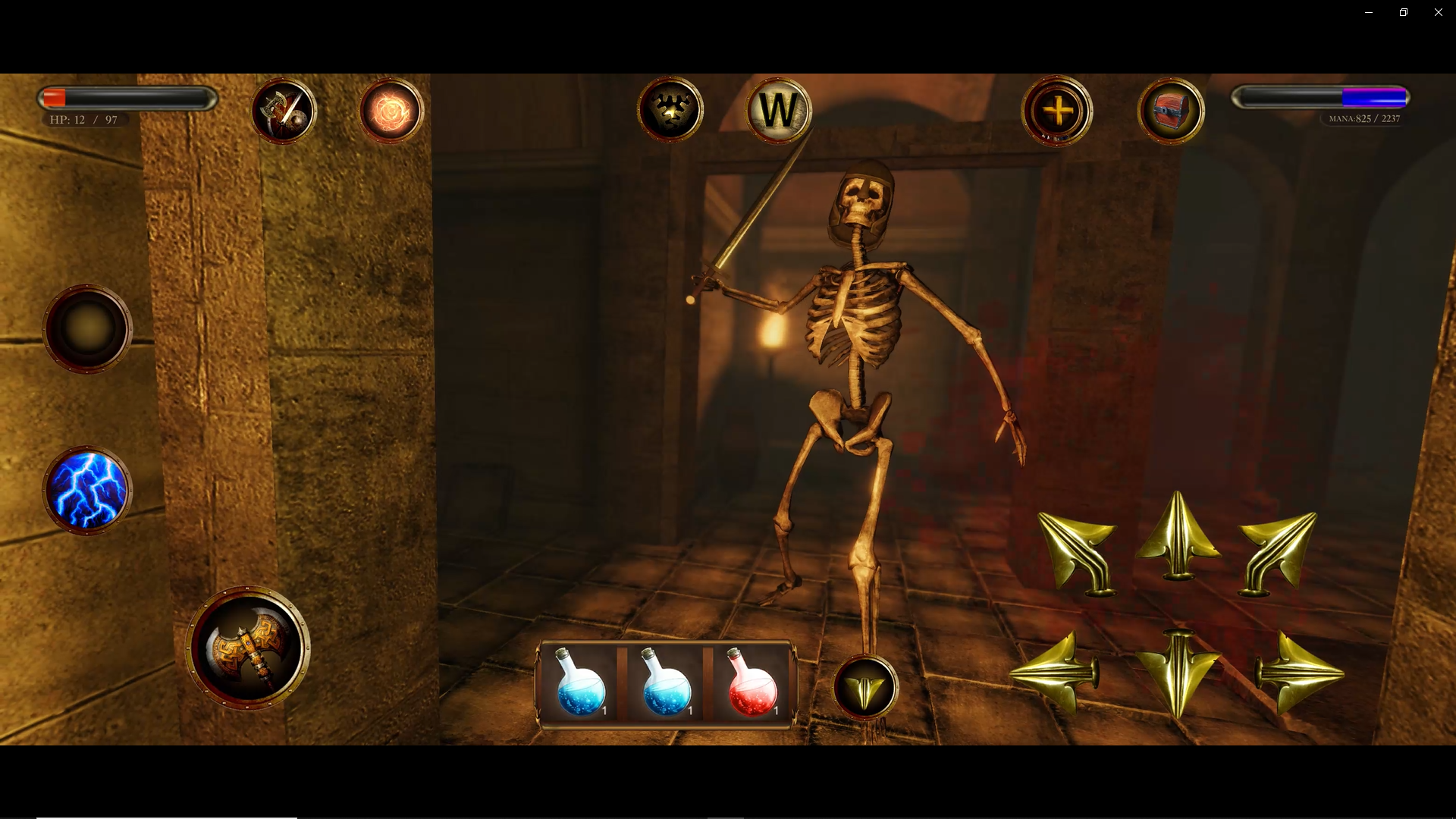The image size is (1456, 819).
Task: Open the treasure chest inventory
Action: [x=1171, y=111]
